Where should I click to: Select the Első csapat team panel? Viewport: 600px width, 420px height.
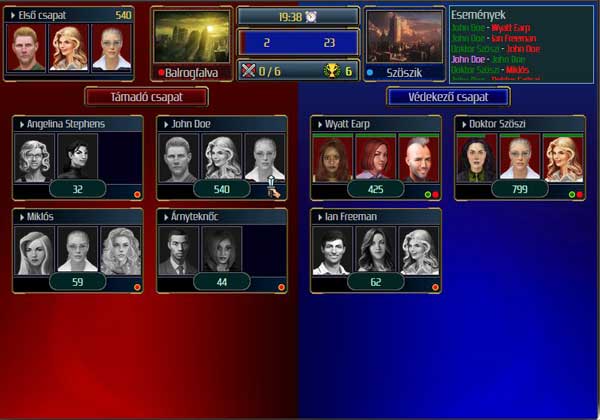(x=68, y=43)
